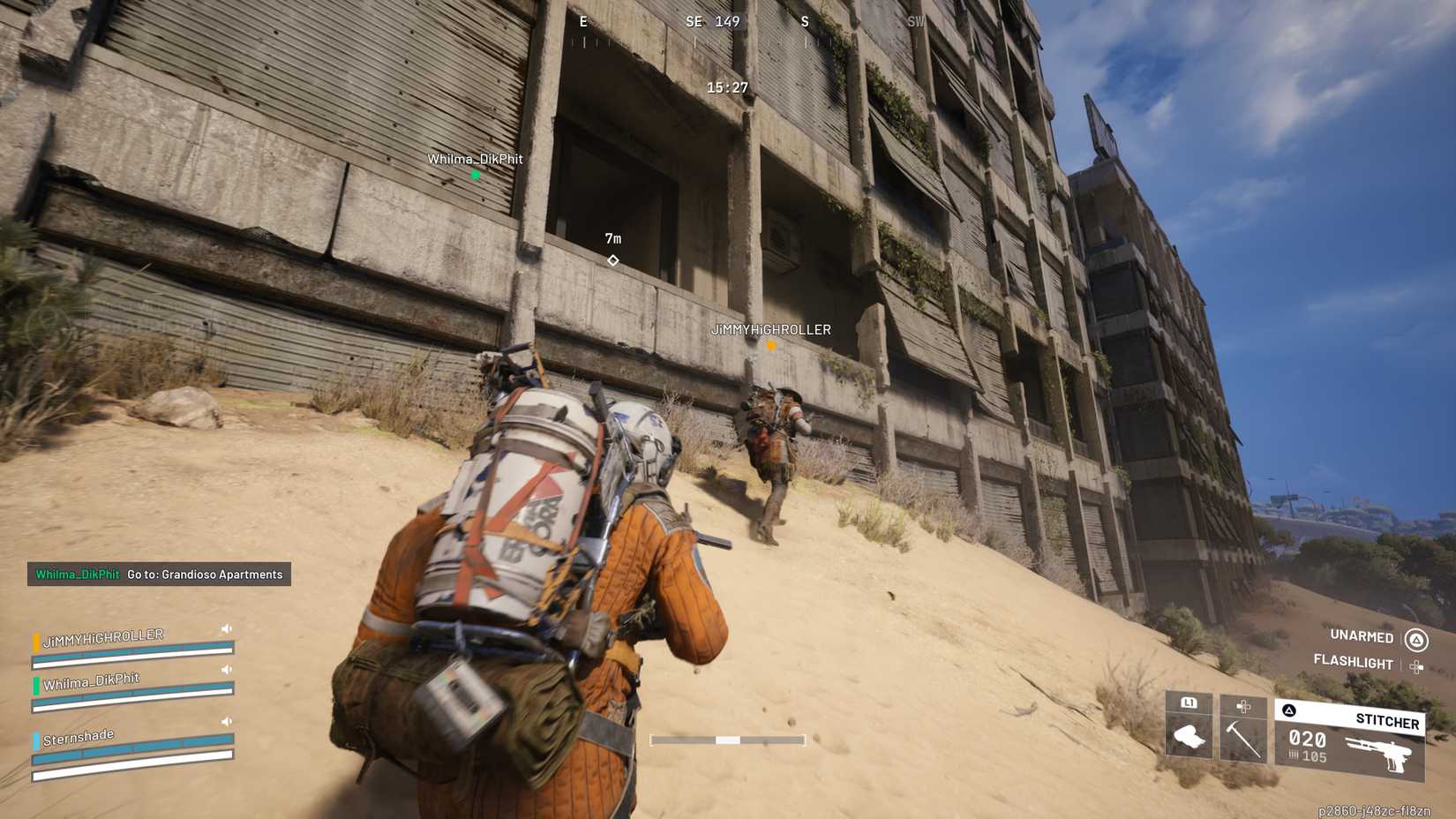1456x819 pixels.
Task: Click the 7m waypoint diamond marker
Action: click(x=612, y=259)
